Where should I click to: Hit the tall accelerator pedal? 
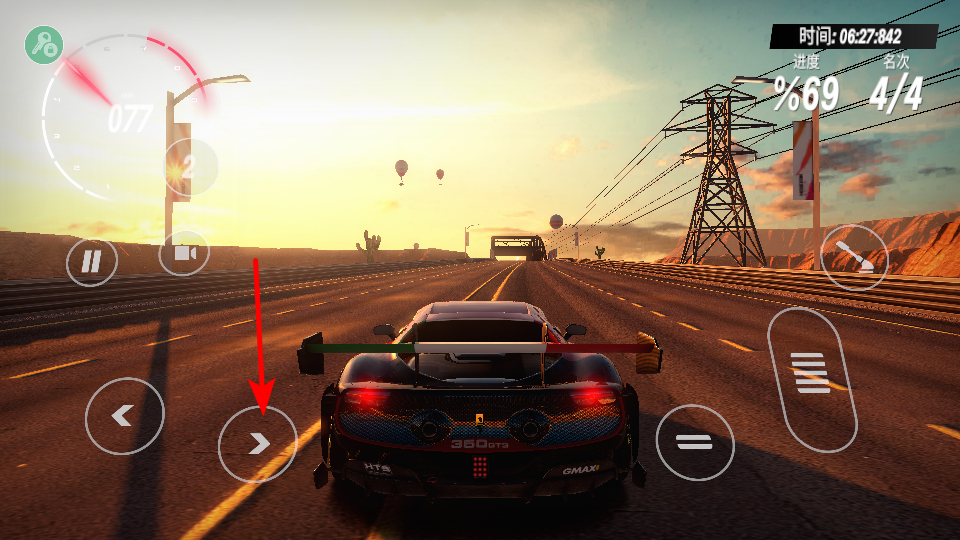812,379
